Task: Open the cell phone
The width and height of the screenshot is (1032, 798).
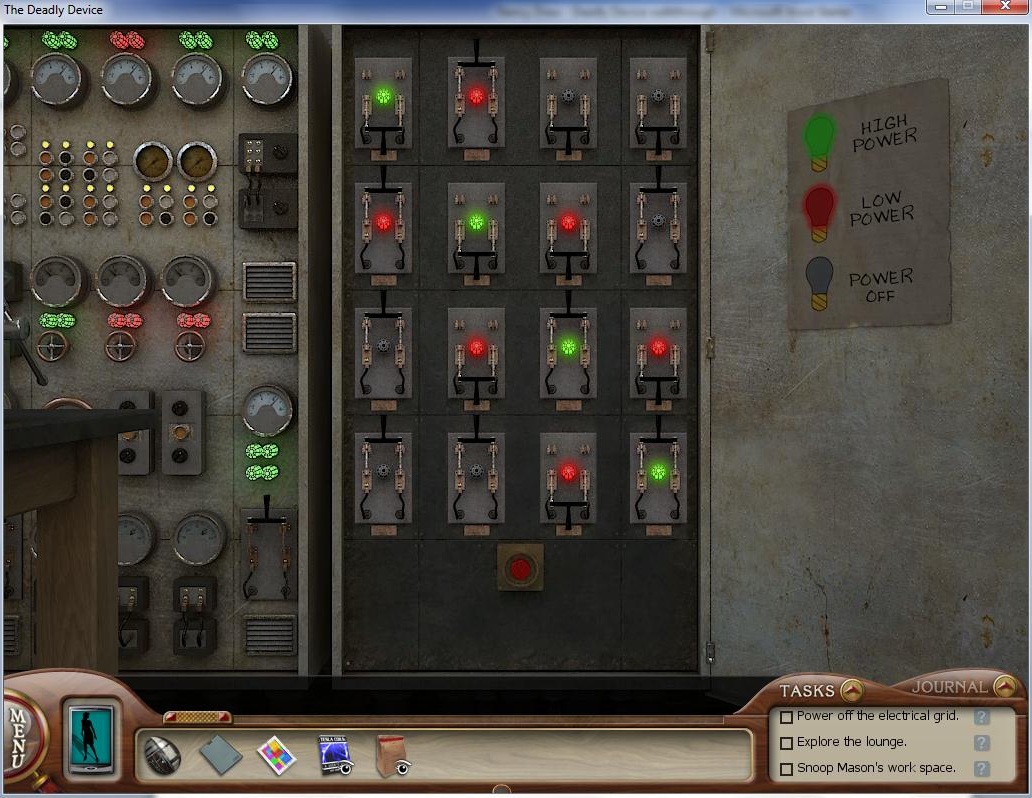Action: tap(85, 738)
